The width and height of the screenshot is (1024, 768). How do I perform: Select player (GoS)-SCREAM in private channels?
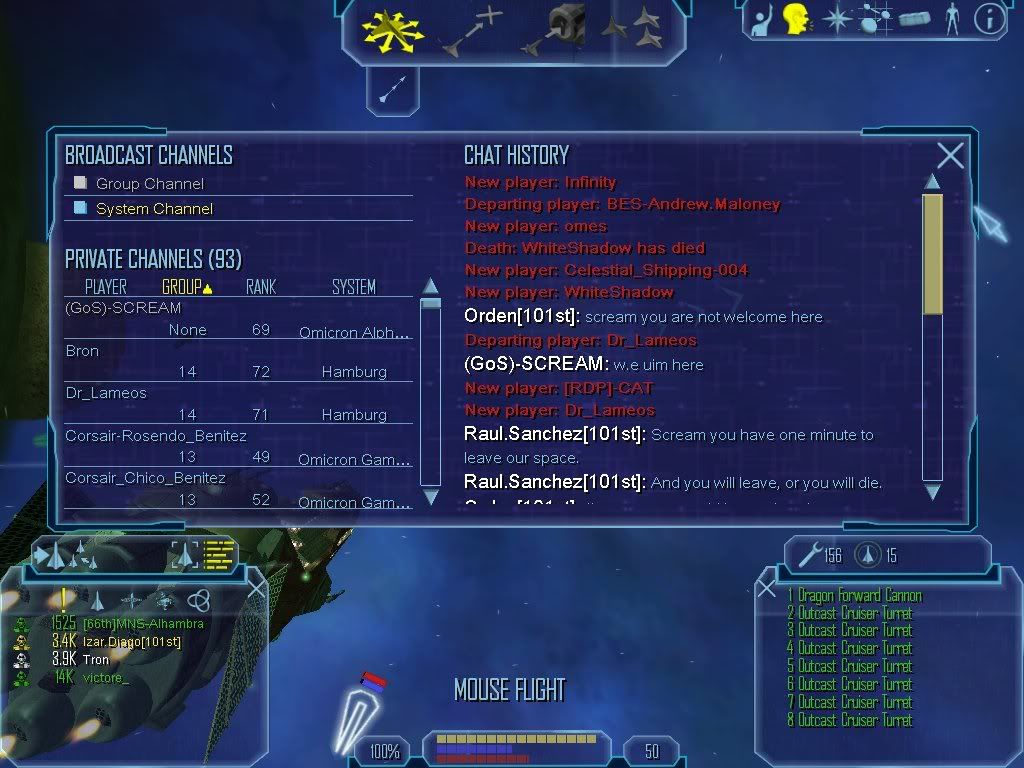[123, 308]
